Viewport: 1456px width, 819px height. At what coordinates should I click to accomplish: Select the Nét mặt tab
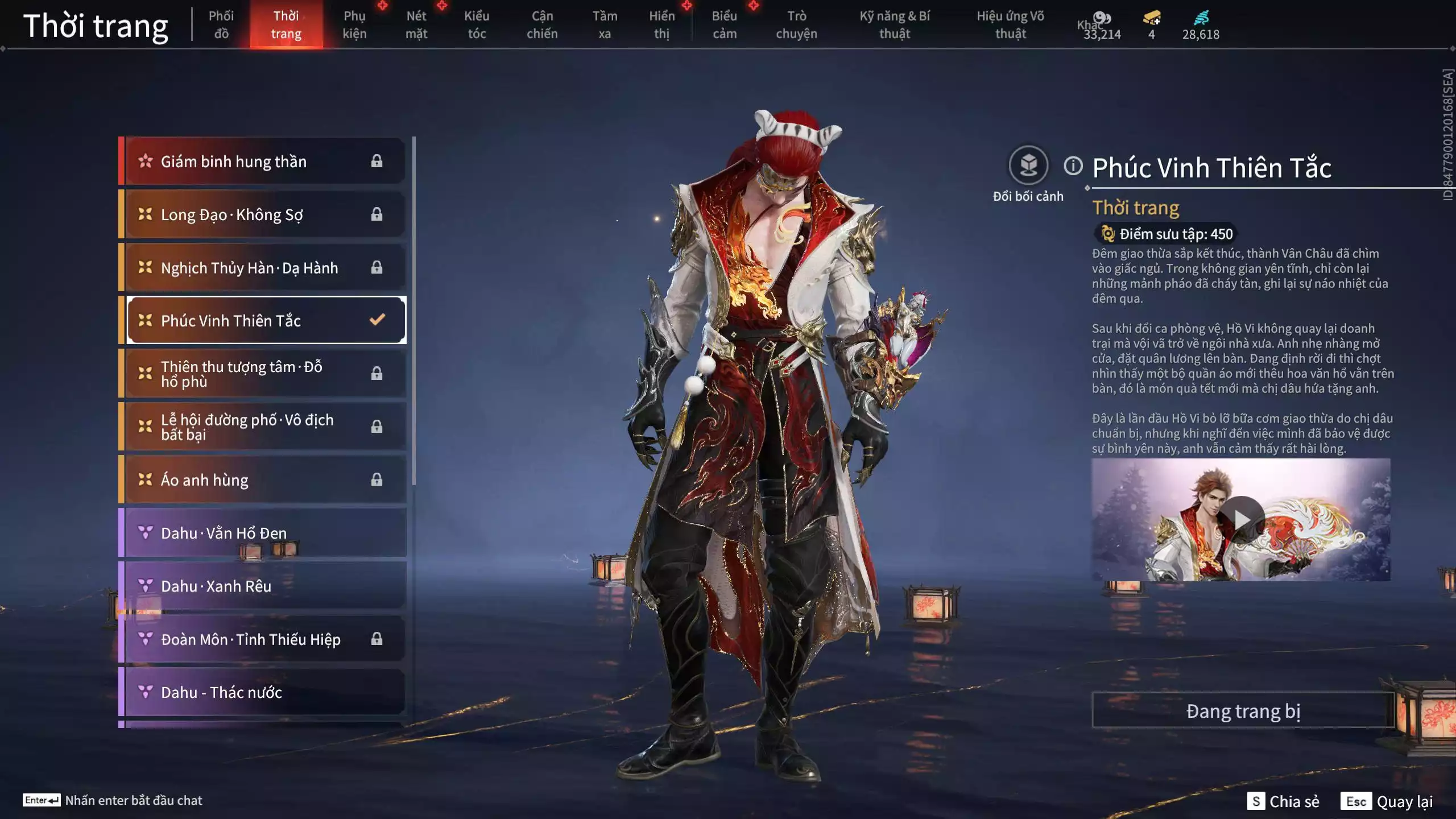pyautogui.click(x=416, y=24)
